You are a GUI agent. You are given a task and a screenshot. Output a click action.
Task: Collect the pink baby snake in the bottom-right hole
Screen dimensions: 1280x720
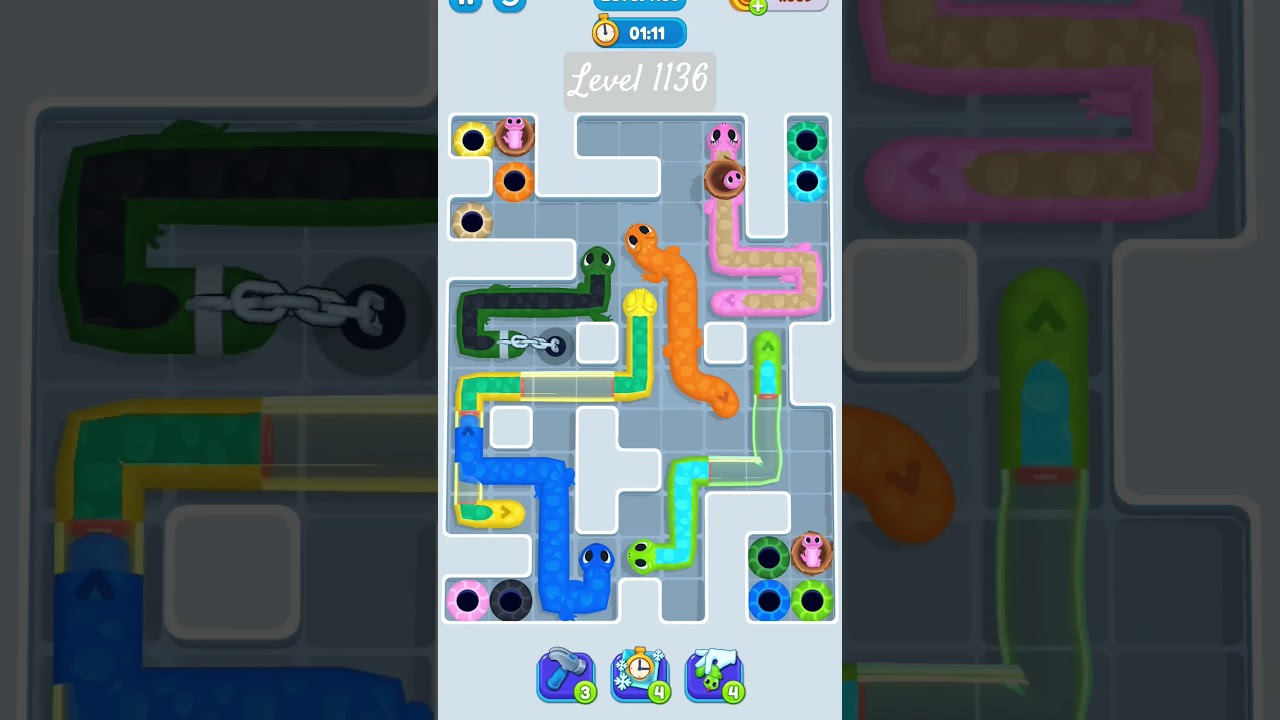click(813, 551)
